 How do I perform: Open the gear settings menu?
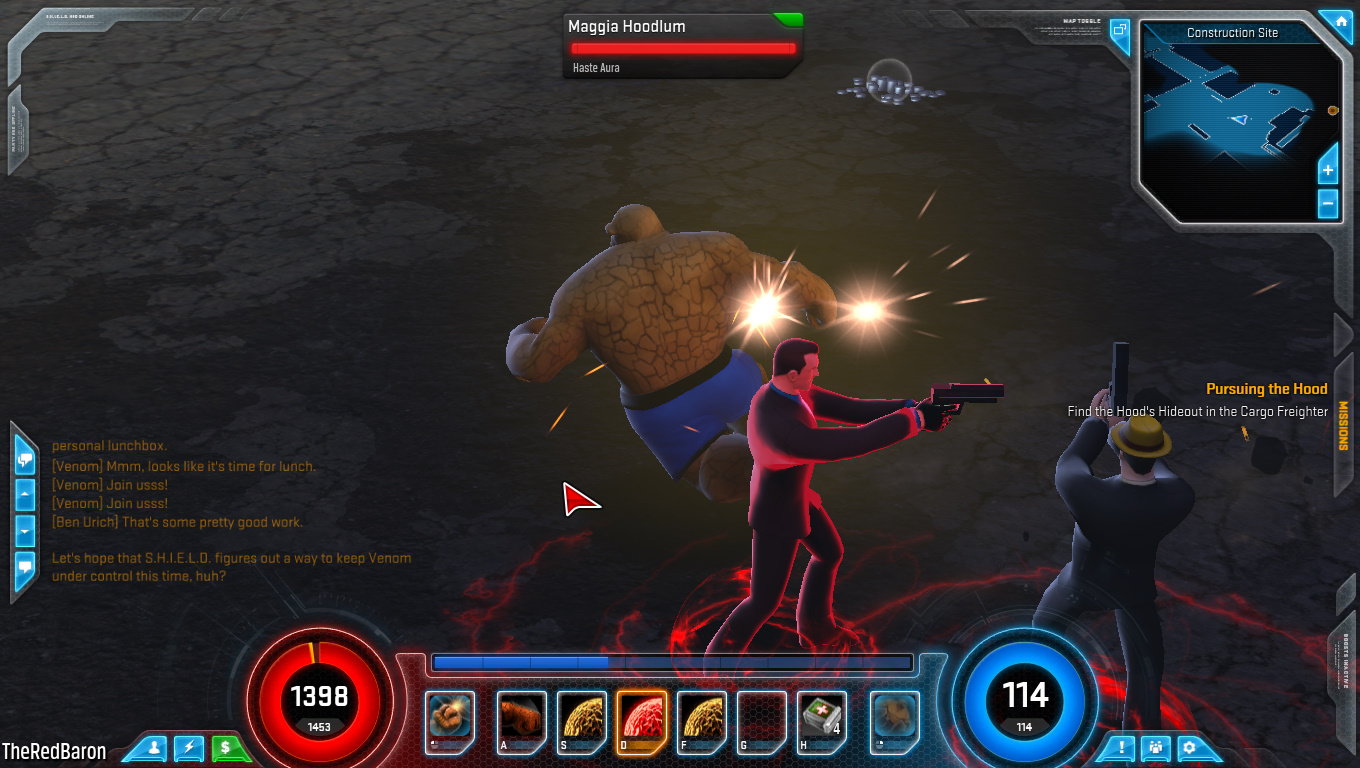pyautogui.click(x=1189, y=746)
